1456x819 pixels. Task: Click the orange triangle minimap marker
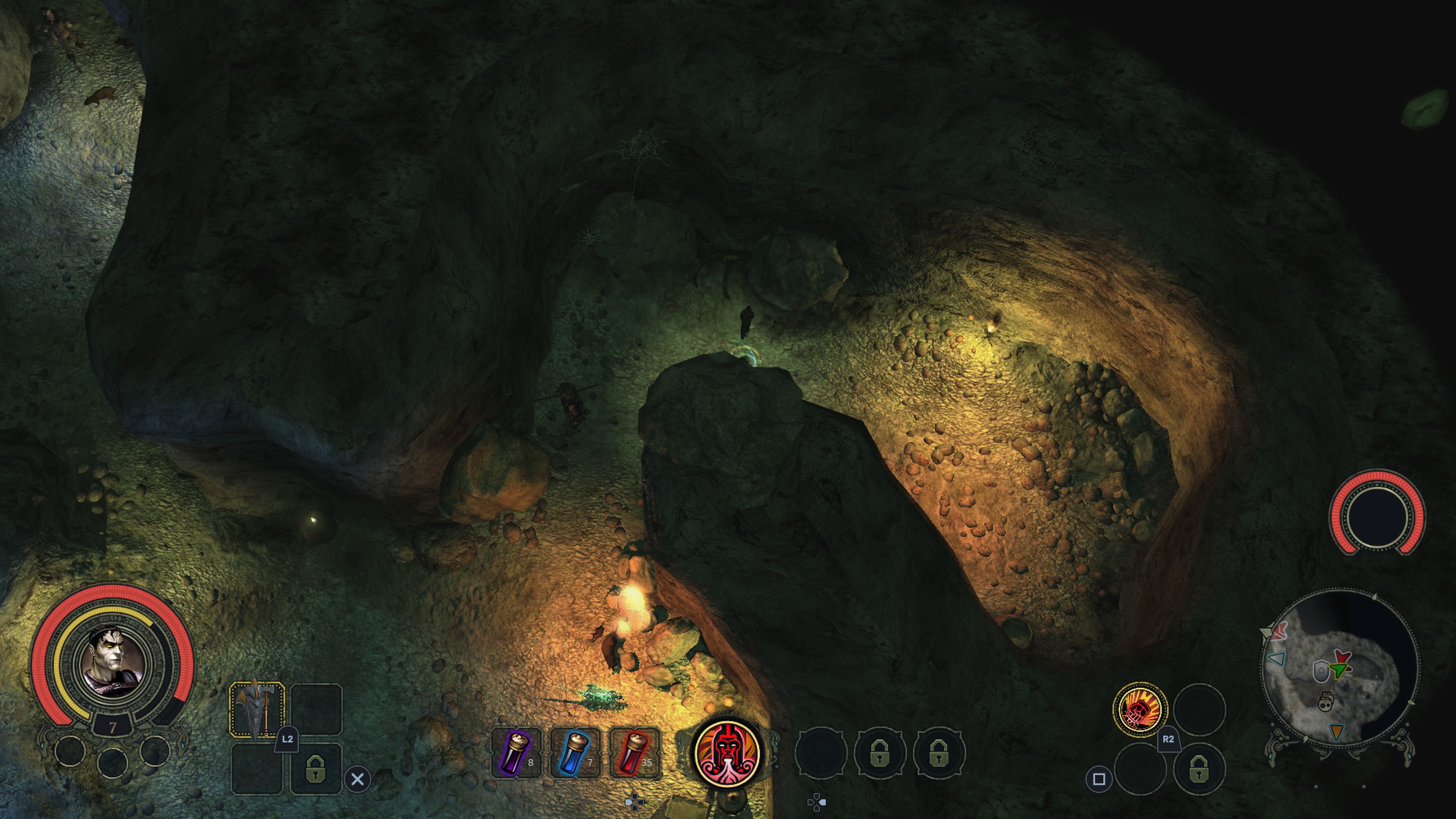[x=1336, y=732]
